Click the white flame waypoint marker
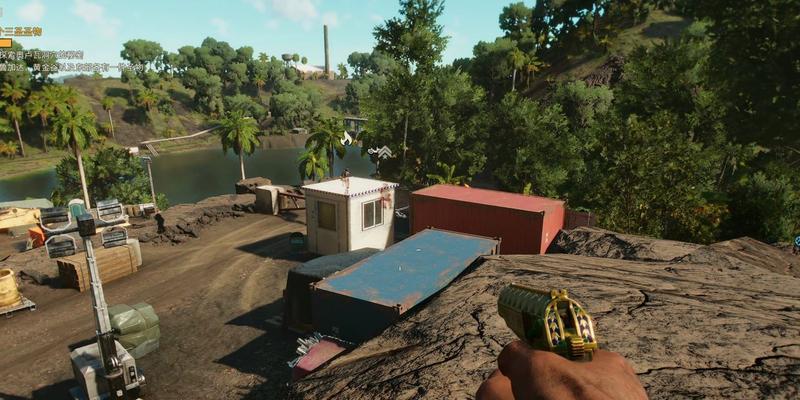 click(347, 138)
